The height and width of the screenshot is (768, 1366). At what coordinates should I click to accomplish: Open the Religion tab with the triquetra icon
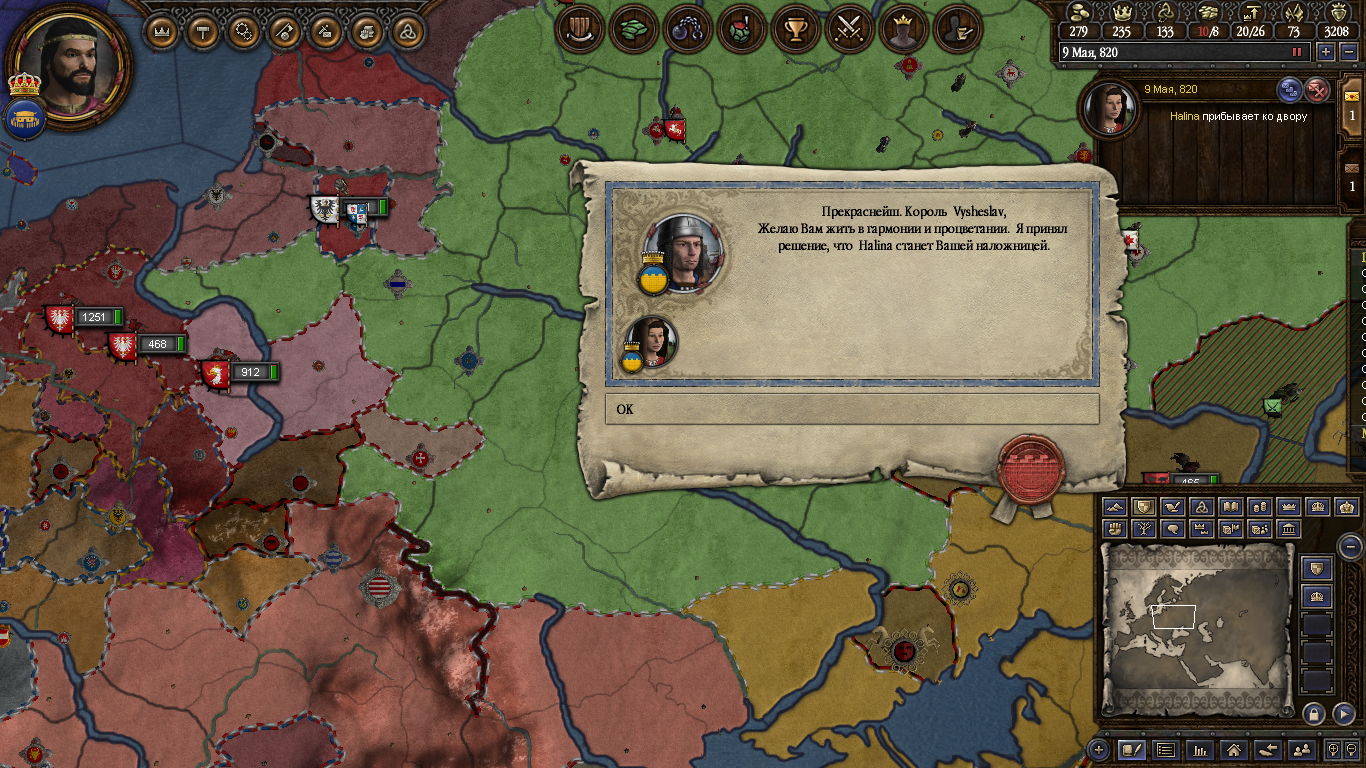pyautogui.click(x=407, y=31)
